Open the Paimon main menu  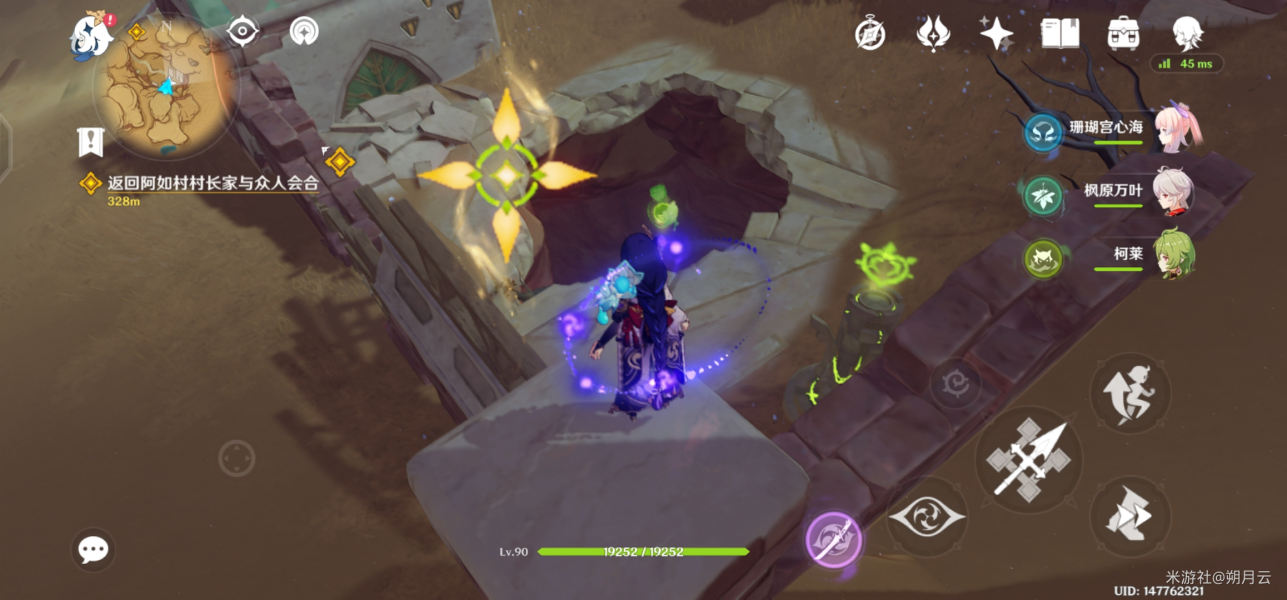click(x=91, y=36)
